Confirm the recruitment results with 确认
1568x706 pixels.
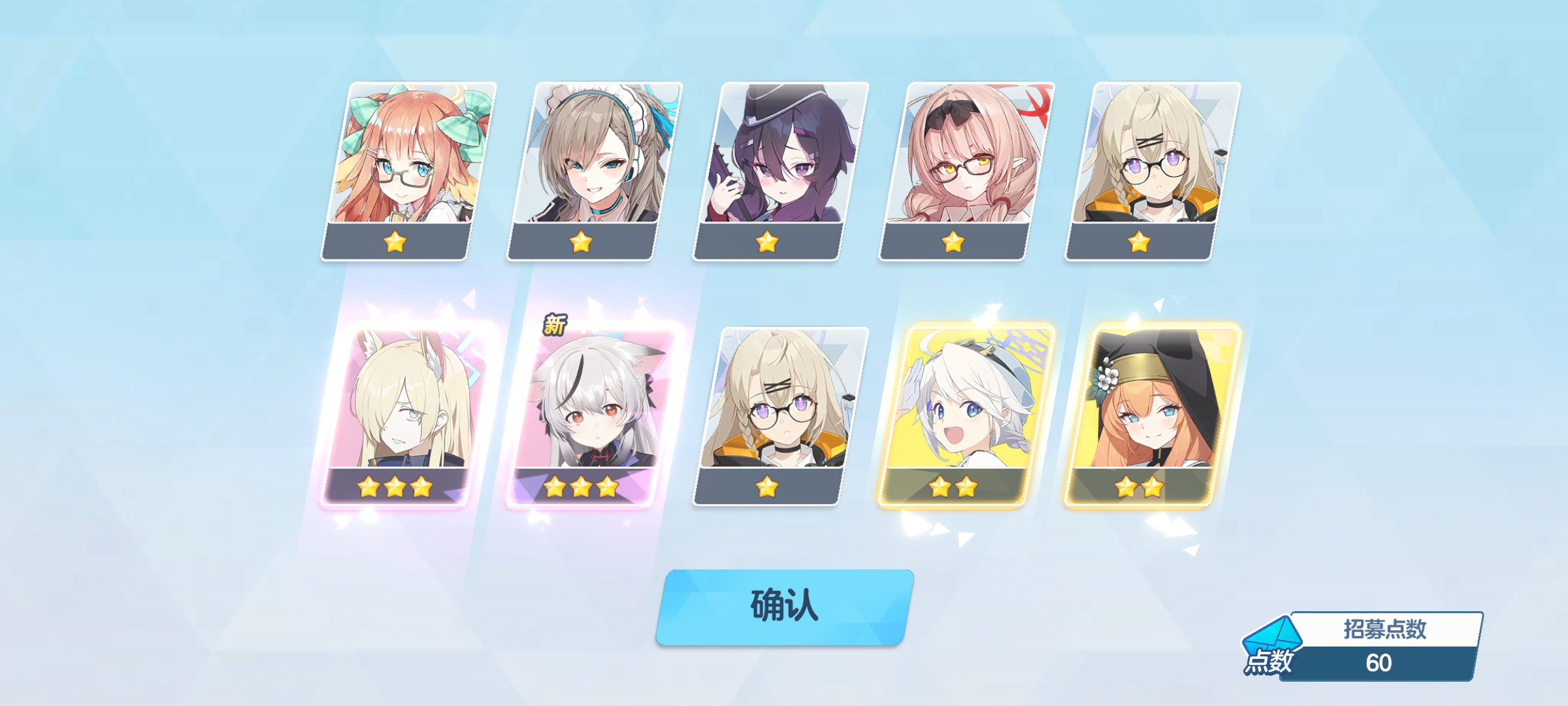[784, 607]
